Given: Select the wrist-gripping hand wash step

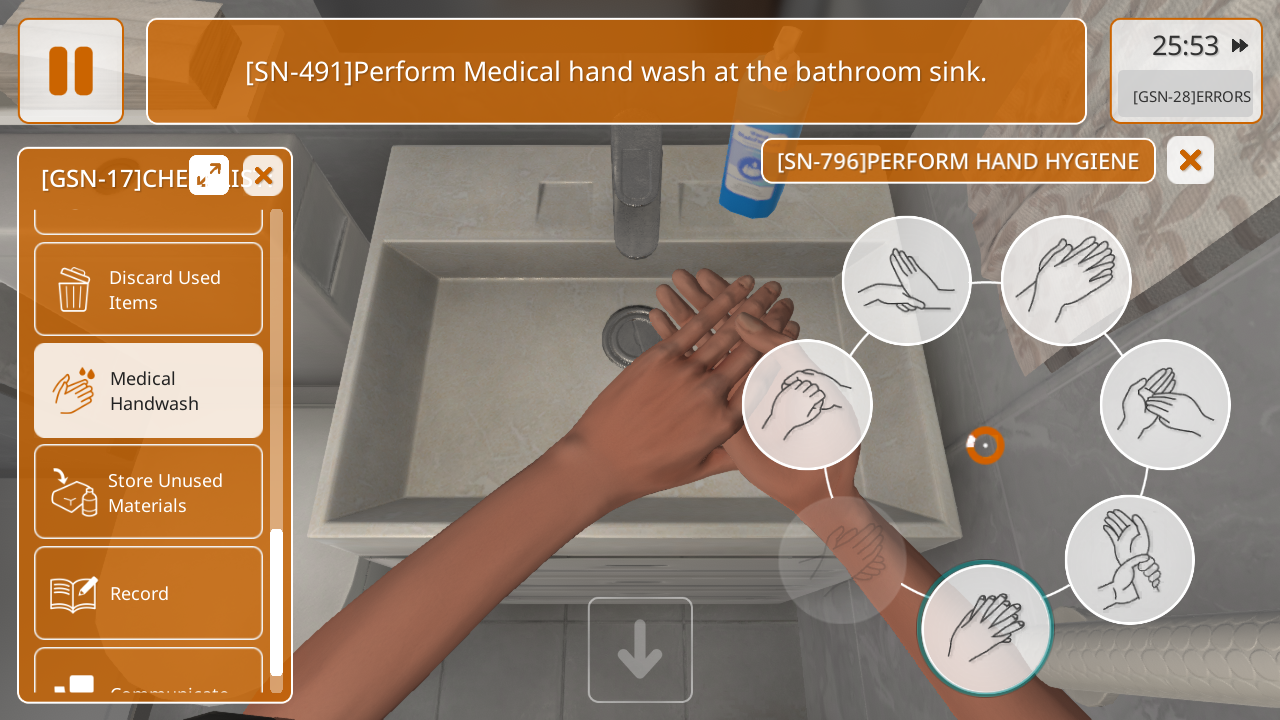Looking at the screenshot, I should coord(1129,560).
